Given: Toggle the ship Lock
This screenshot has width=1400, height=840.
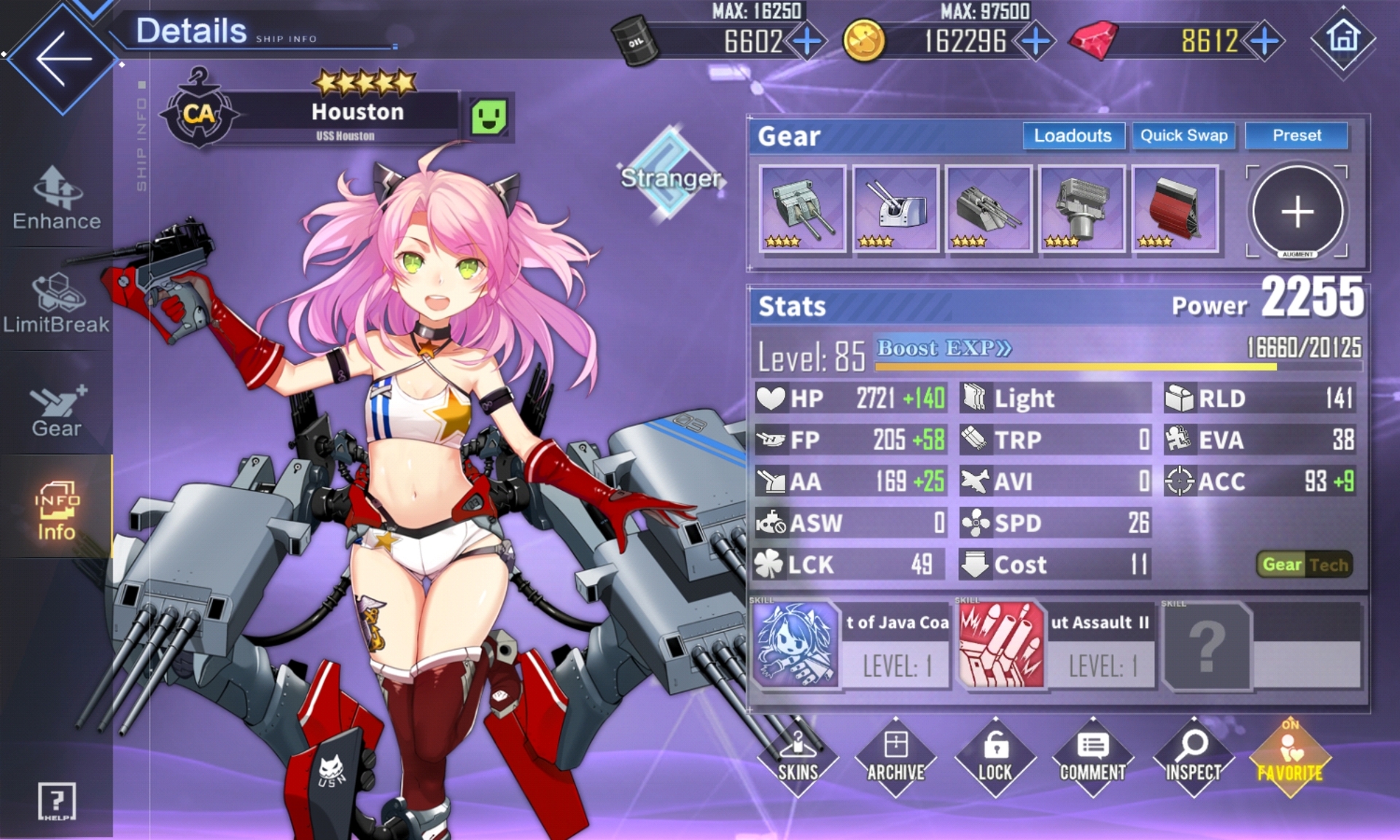Looking at the screenshot, I should click(995, 758).
